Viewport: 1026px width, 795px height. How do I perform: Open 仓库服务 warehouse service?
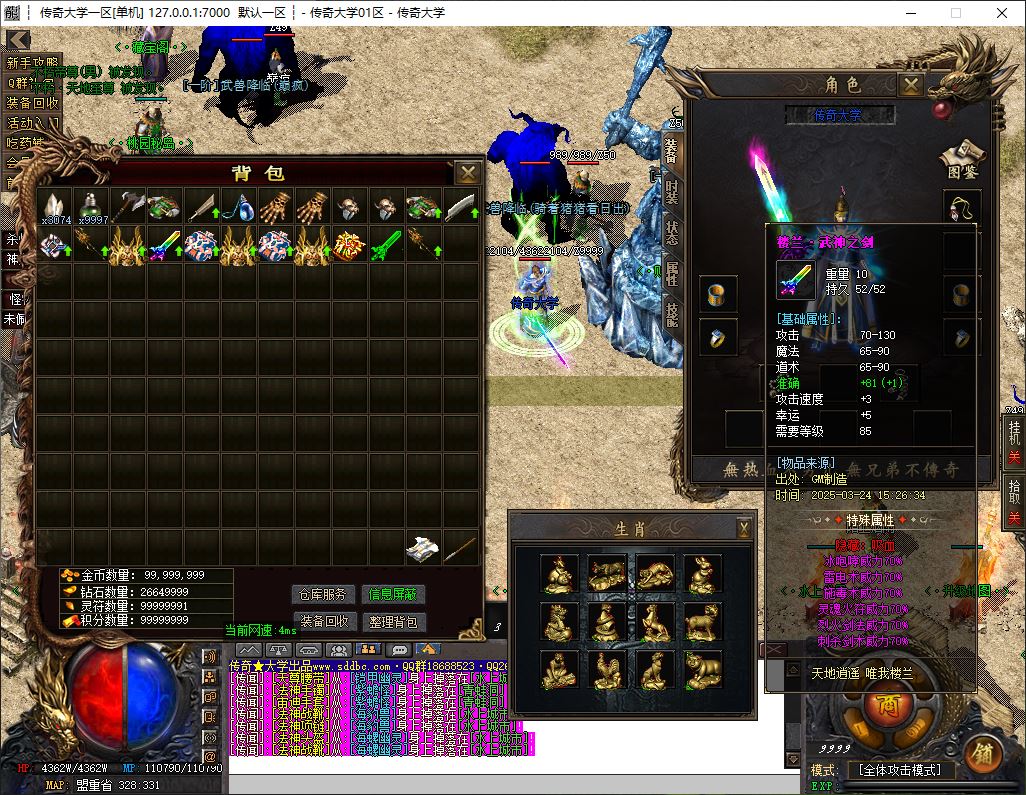(x=324, y=595)
